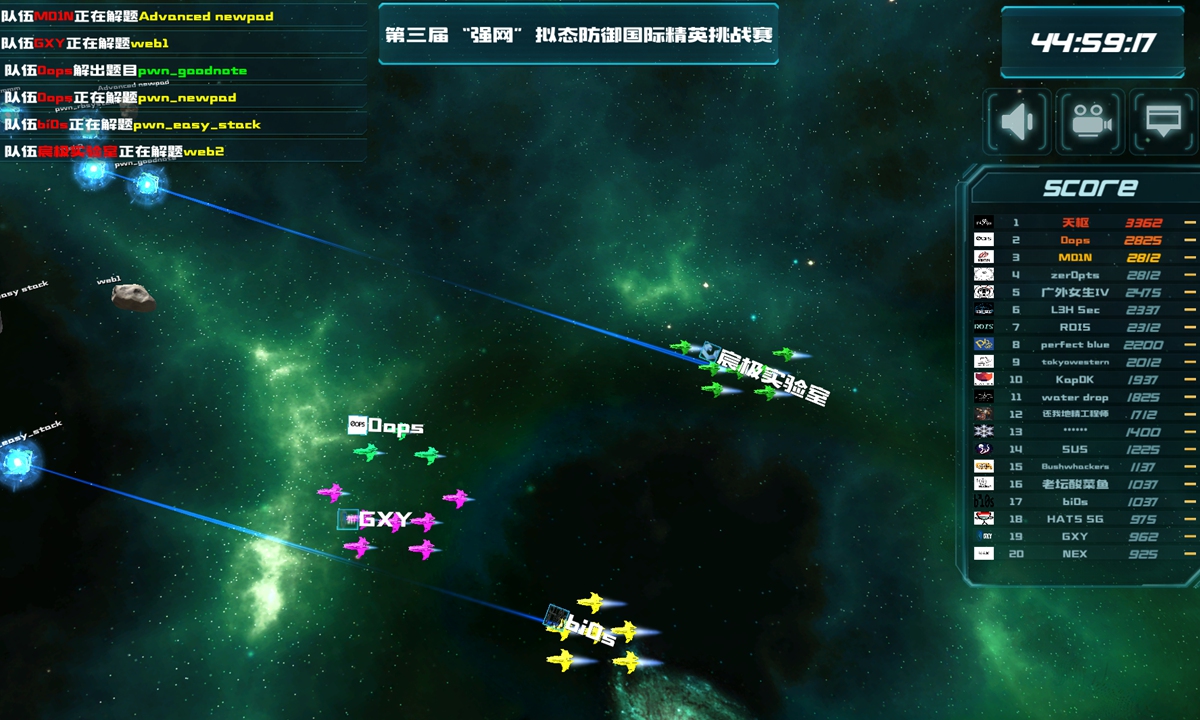Image resolution: width=1200 pixels, height=720 pixels.
Task: Select zer0pts on the scoreboard
Action: pyautogui.click(x=1075, y=275)
